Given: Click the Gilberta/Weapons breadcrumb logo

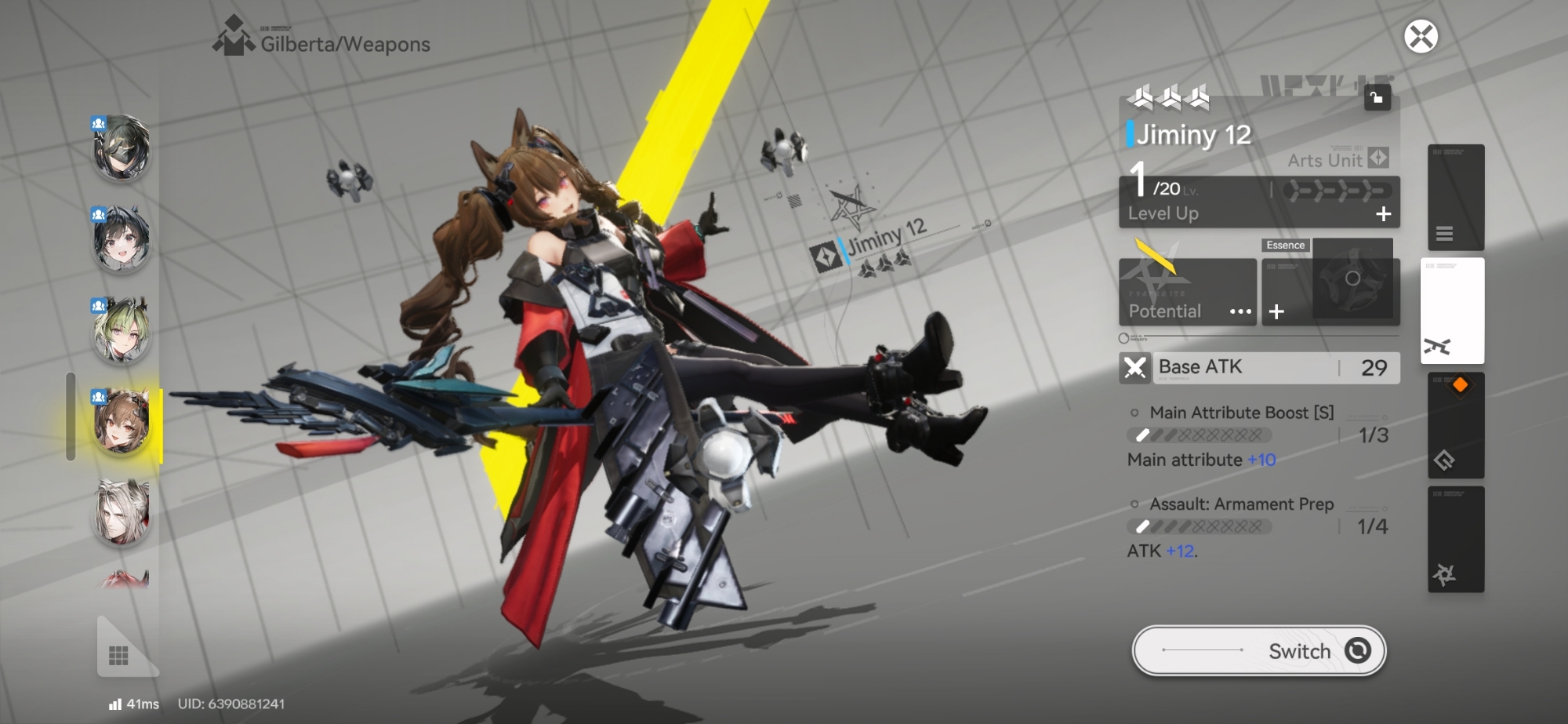Looking at the screenshot, I should pyautogui.click(x=234, y=38).
